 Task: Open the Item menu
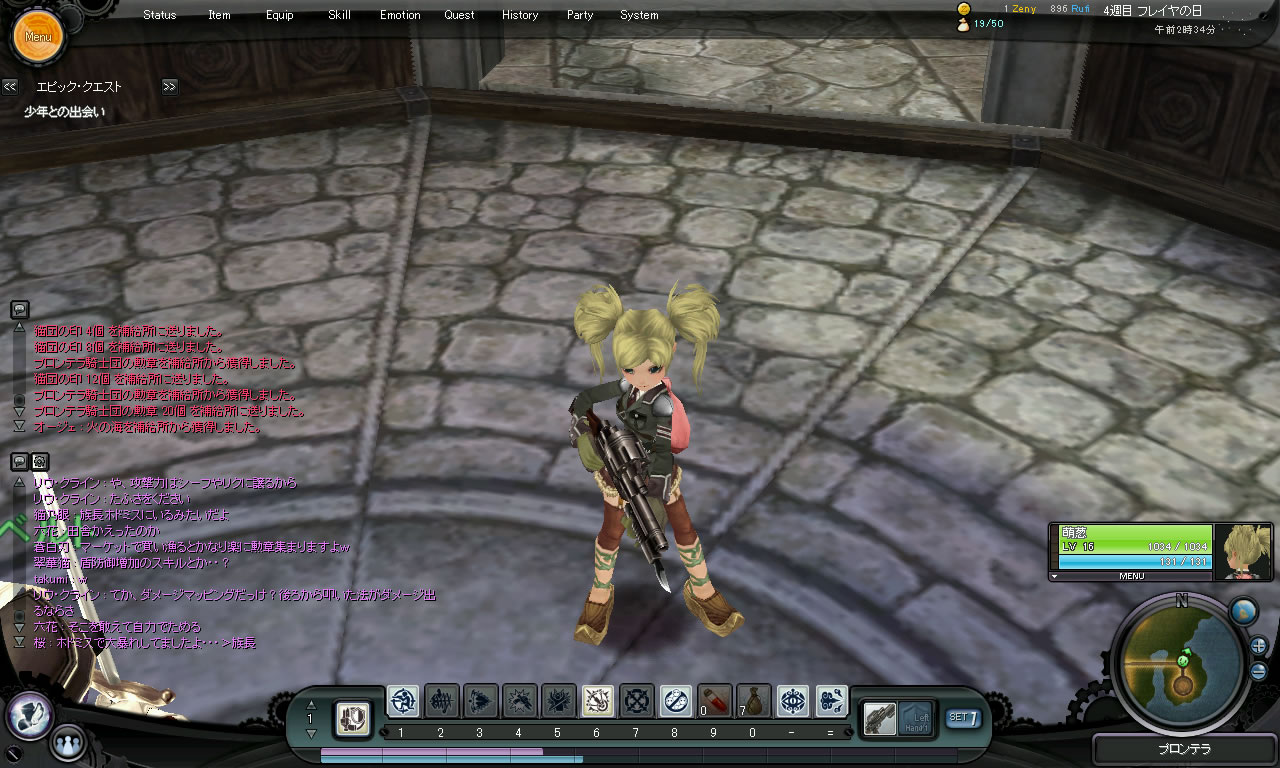(219, 15)
